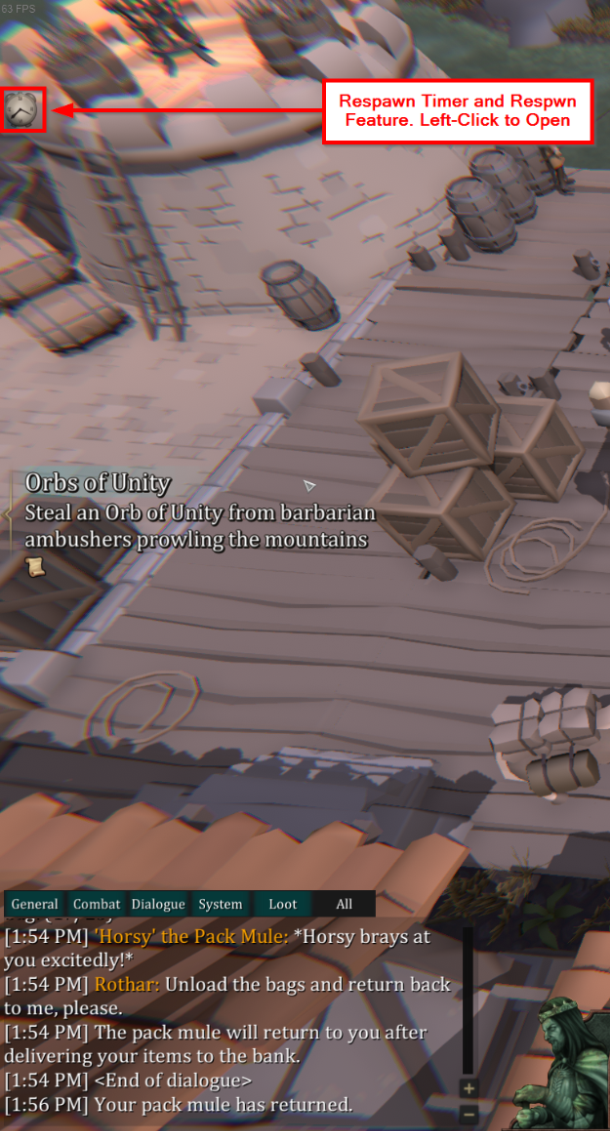The image size is (610, 1132).
Task: Click the scroll icon under quest text
Action: (x=36, y=567)
